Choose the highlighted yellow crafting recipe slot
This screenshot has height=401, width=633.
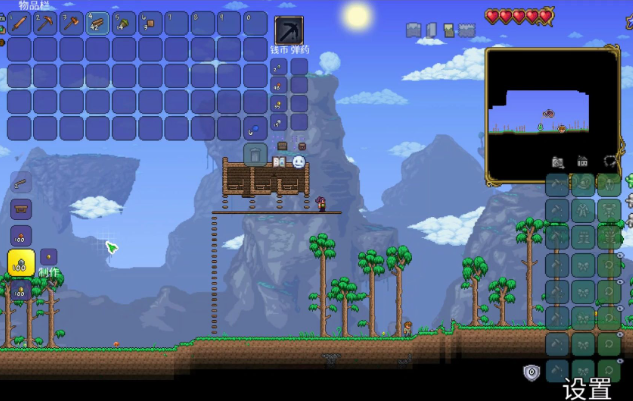[x=21, y=263]
